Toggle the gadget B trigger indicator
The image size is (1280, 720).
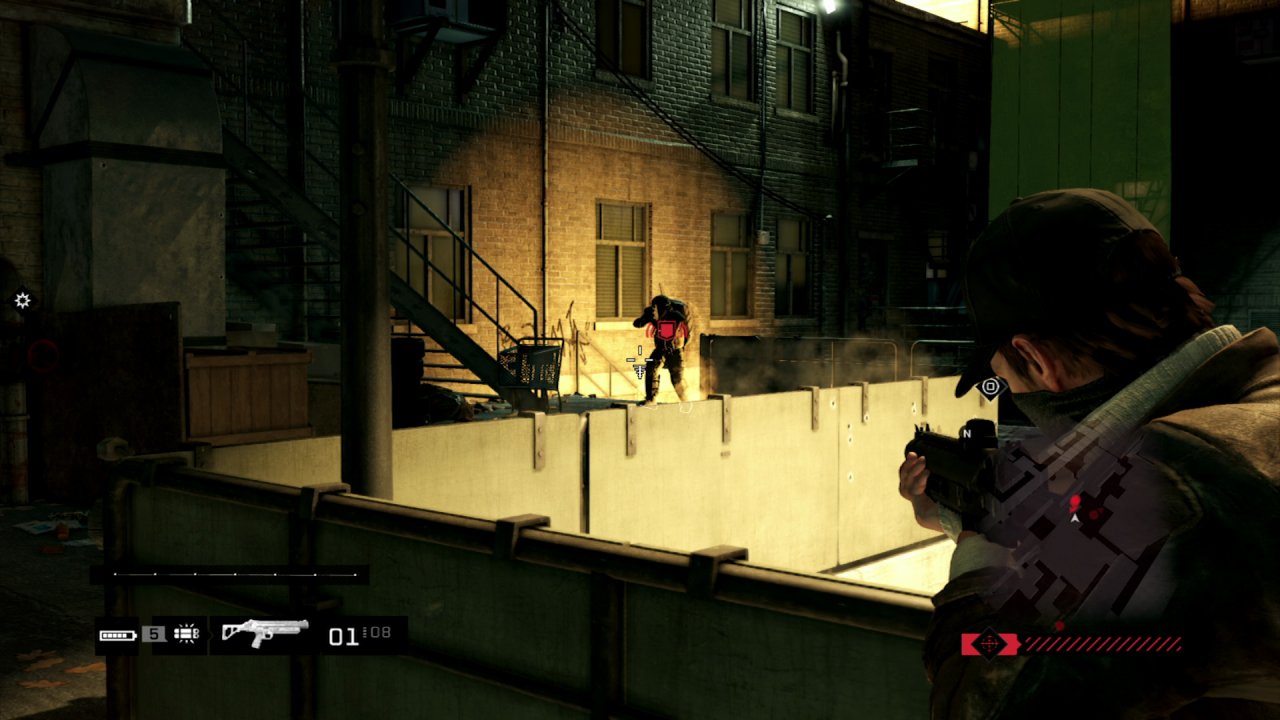click(198, 634)
